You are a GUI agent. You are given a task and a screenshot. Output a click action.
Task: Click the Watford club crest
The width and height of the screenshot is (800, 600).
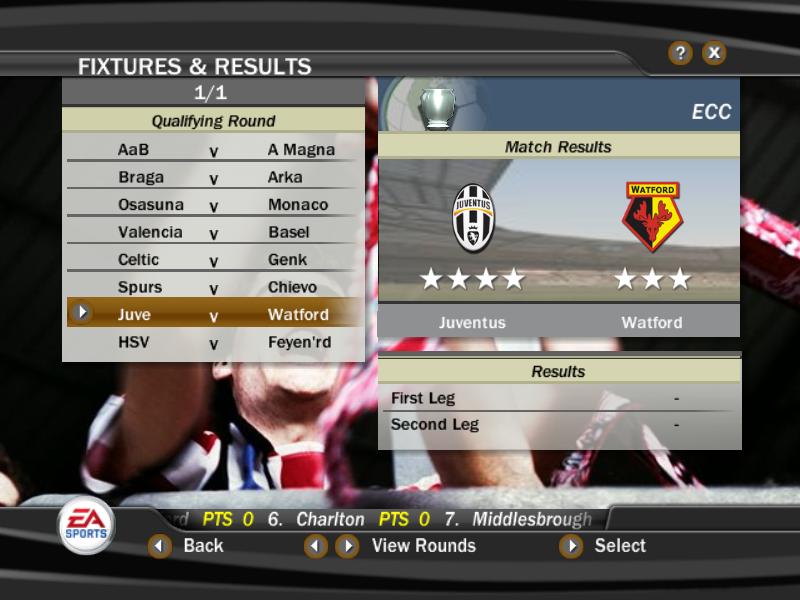pyautogui.click(x=652, y=217)
